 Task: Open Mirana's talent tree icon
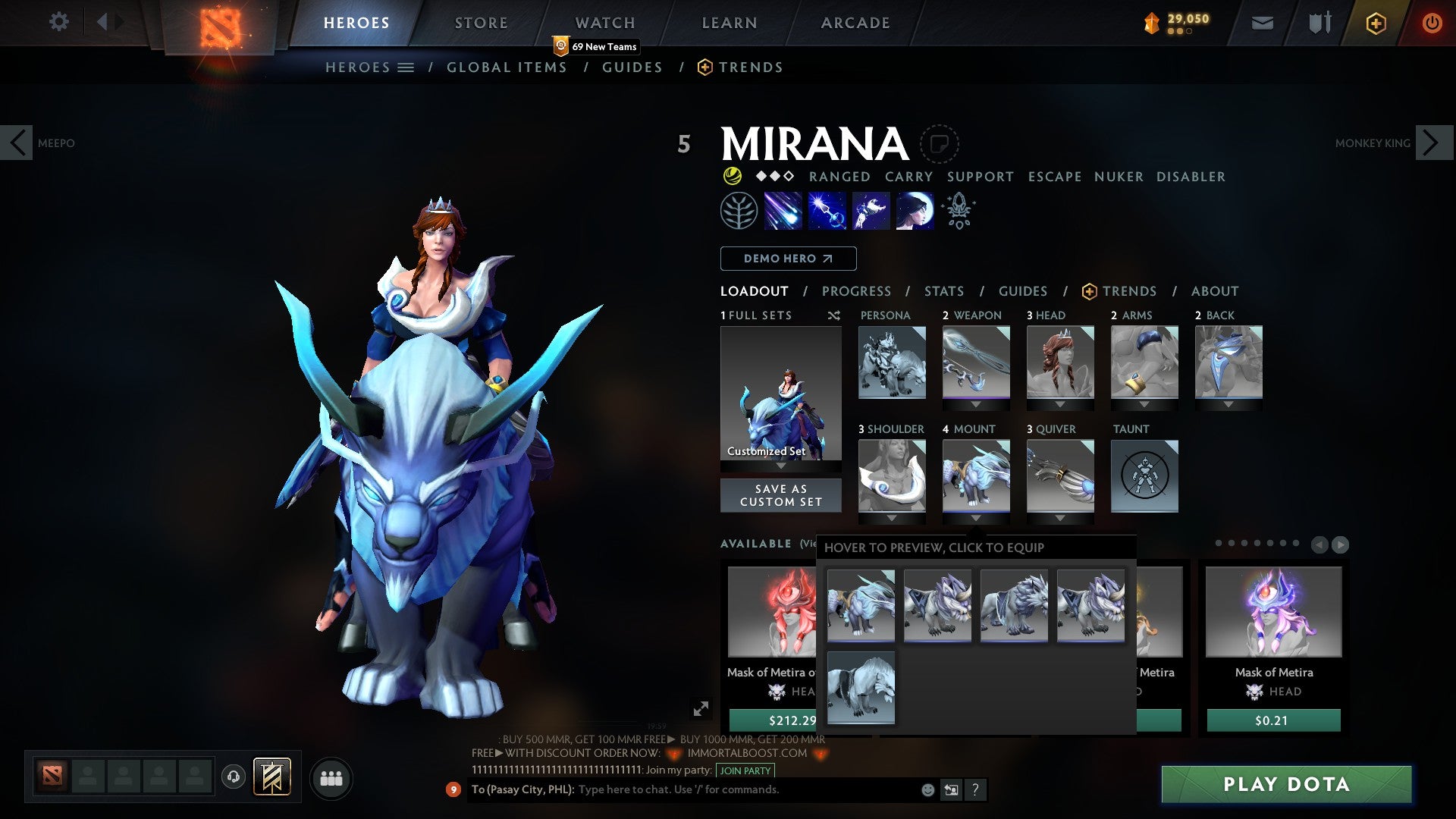(x=738, y=210)
